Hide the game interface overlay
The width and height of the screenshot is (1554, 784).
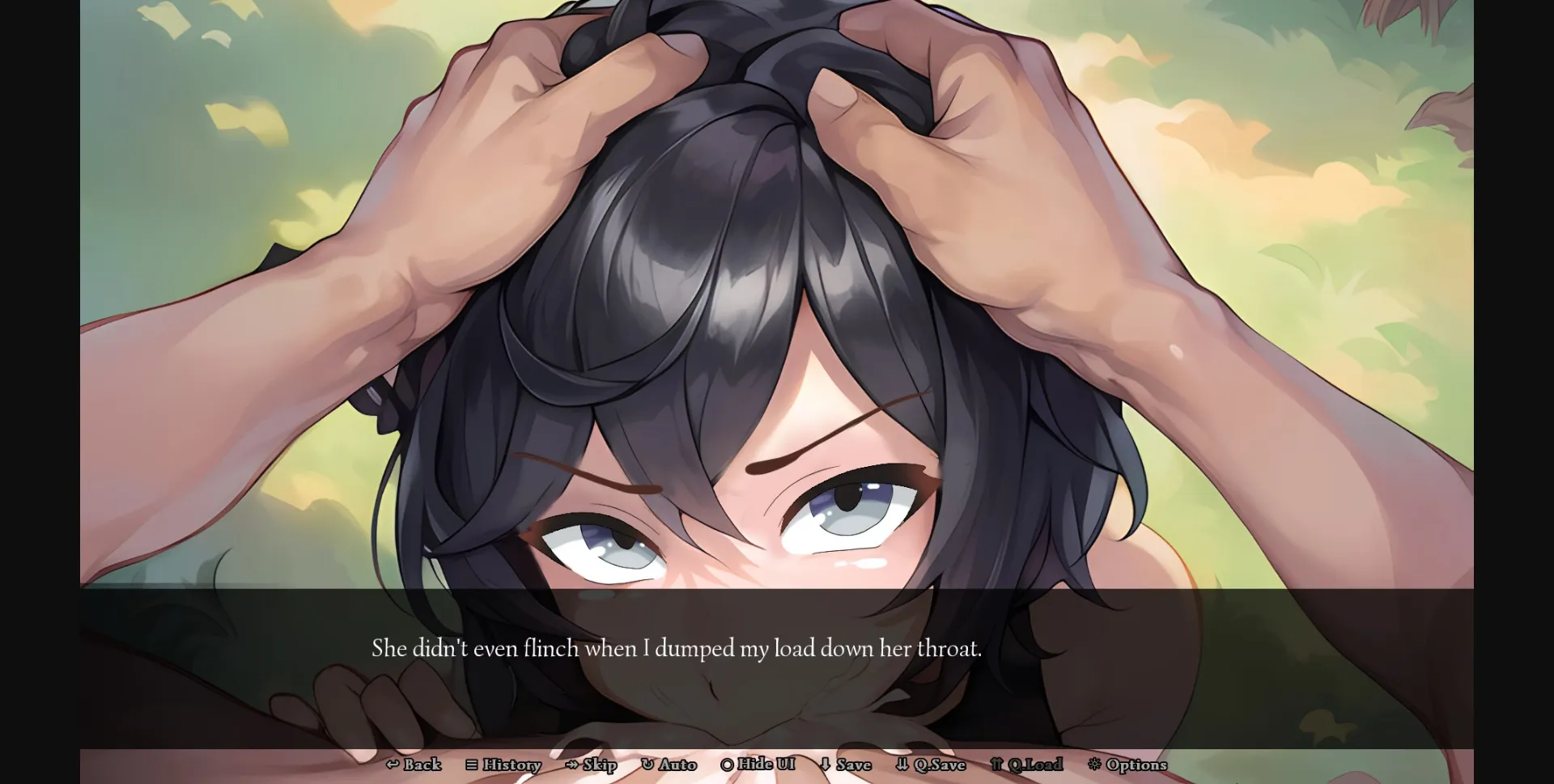pos(759,765)
